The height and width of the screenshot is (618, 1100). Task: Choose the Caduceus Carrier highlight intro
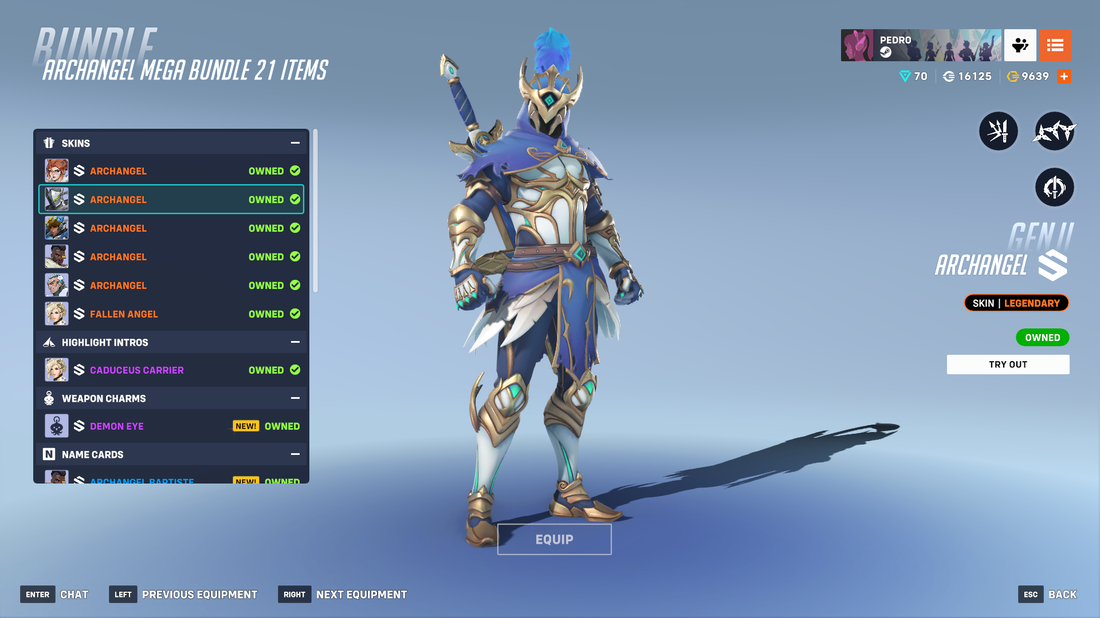click(171, 370)
